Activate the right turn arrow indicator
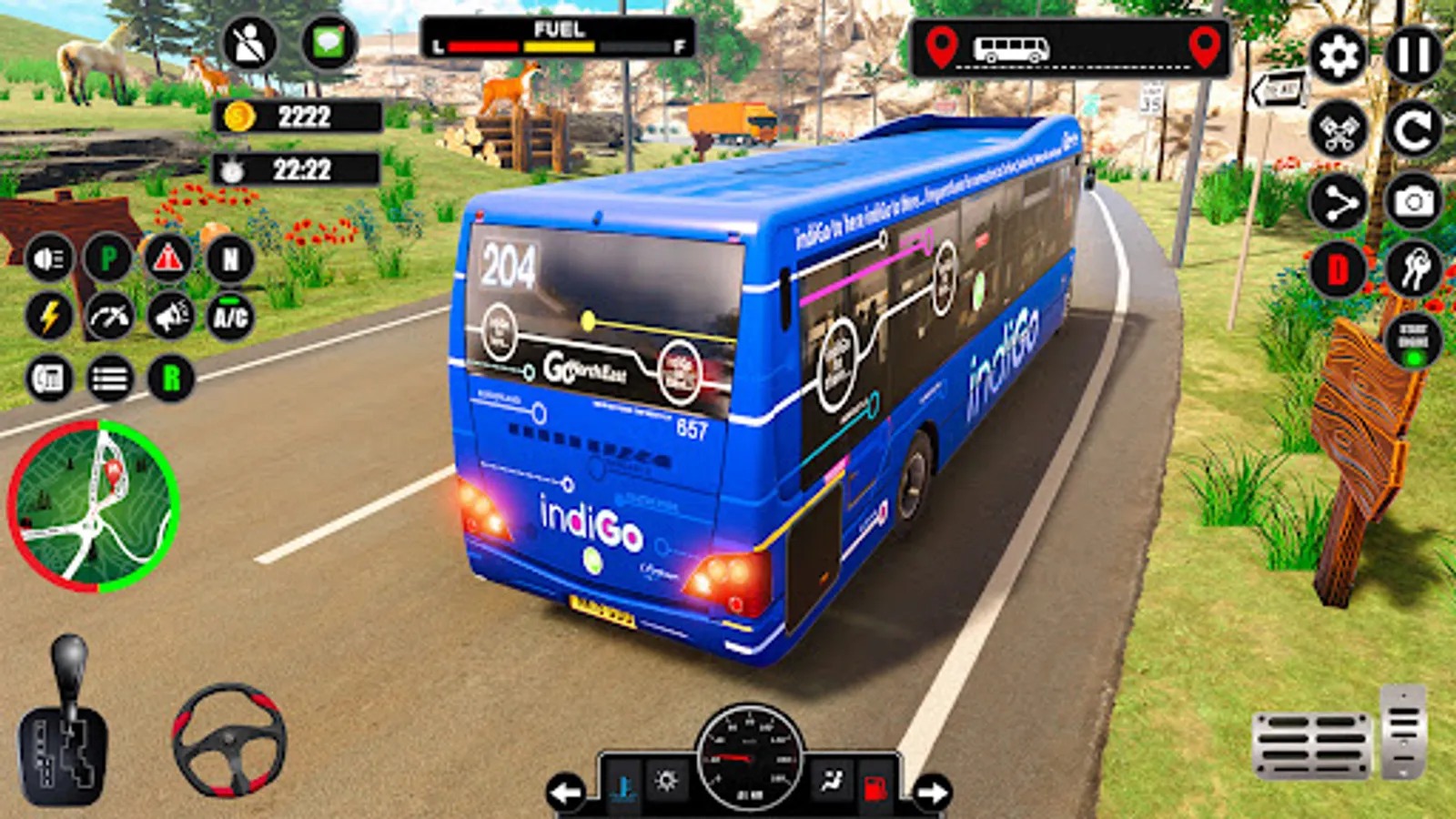 [932, 792]
